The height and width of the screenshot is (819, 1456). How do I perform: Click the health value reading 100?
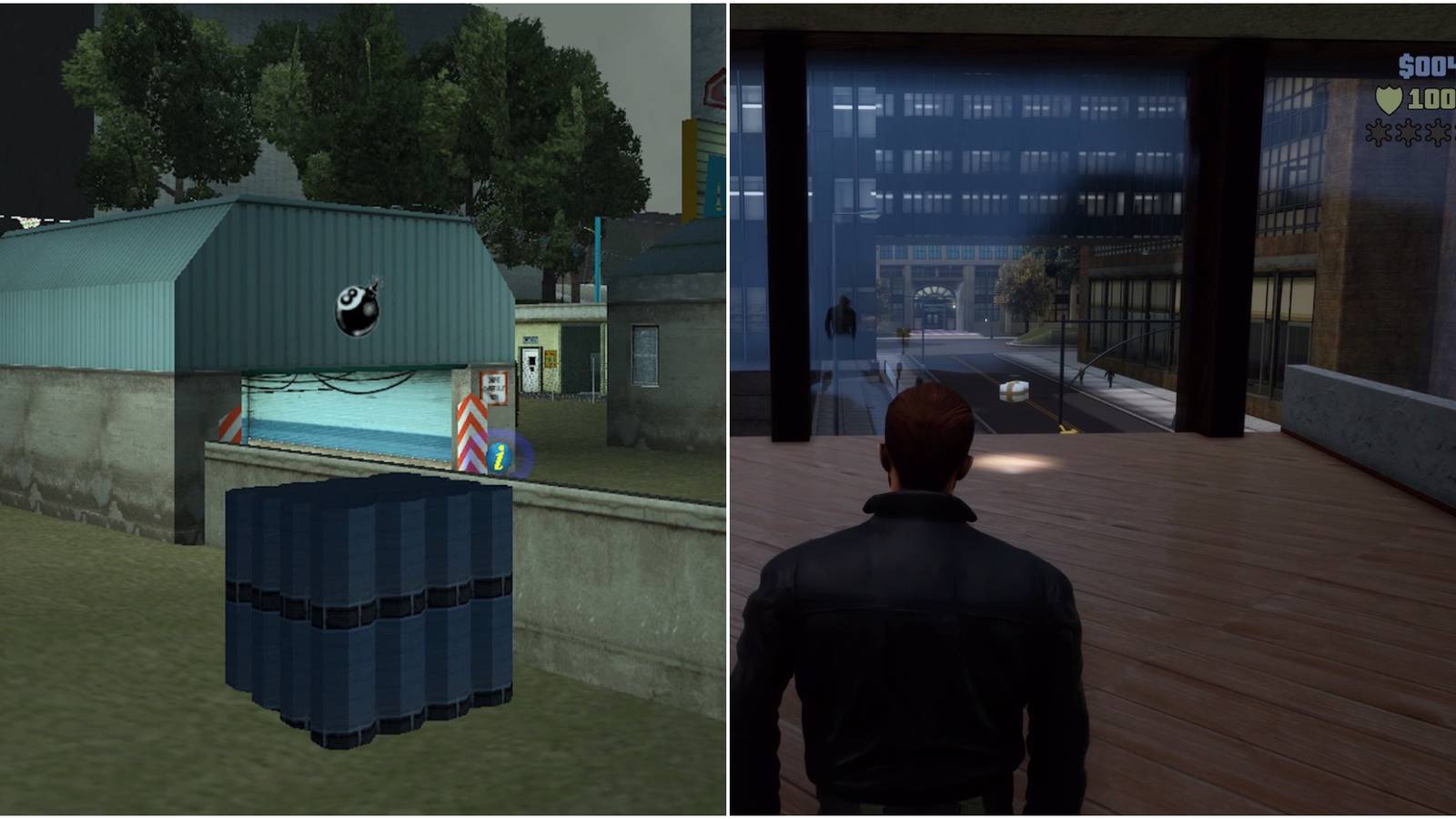pyautogui.click(x=1431, y=98)
